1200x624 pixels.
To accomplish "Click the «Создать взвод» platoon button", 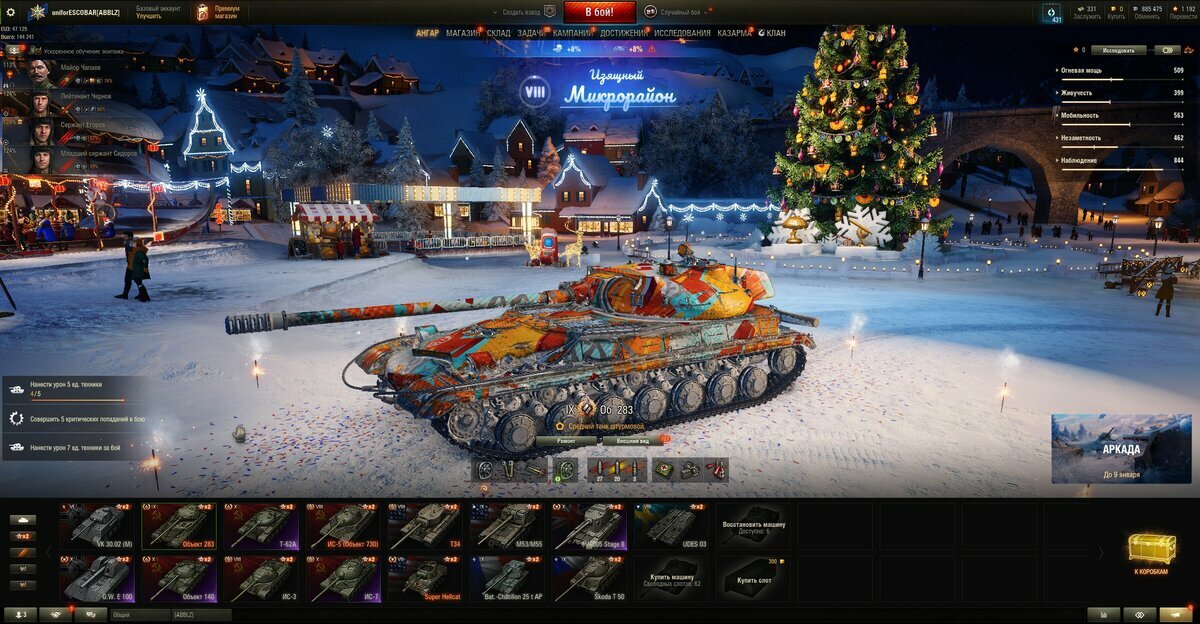I will 528,12.
